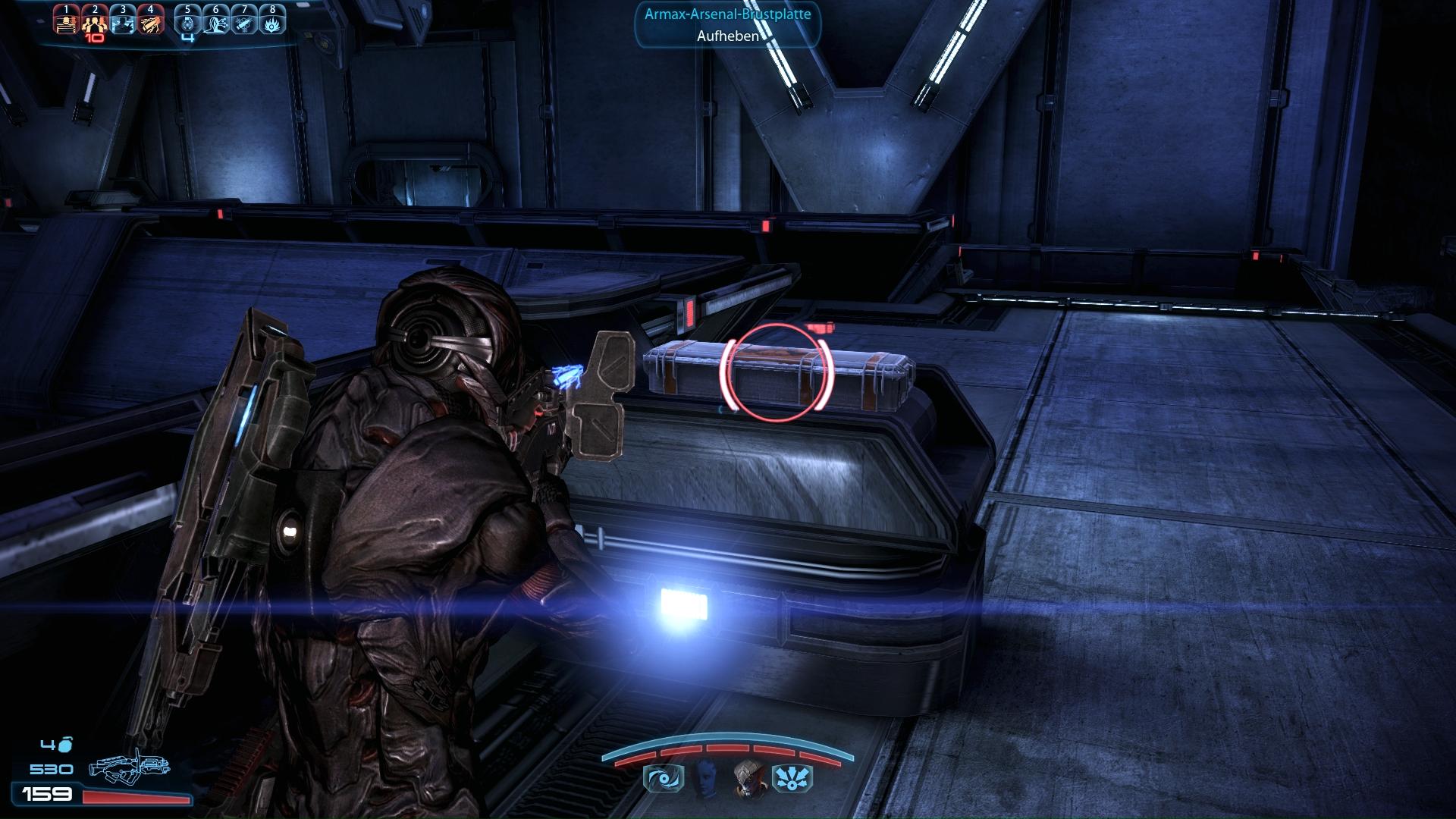Select Liara's squad portrait
Image resolution: width=1456 pixels, height=819 pixels.
705,777
